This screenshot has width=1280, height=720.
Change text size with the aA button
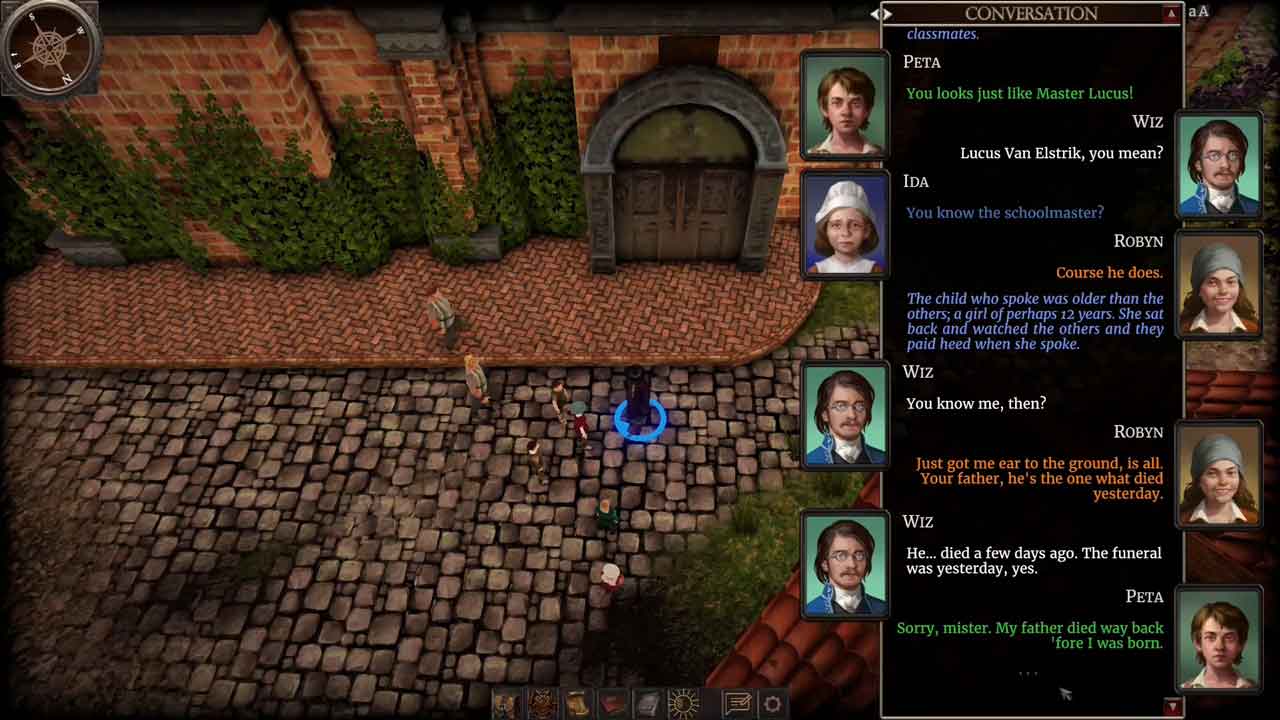tap(1198, 12)
